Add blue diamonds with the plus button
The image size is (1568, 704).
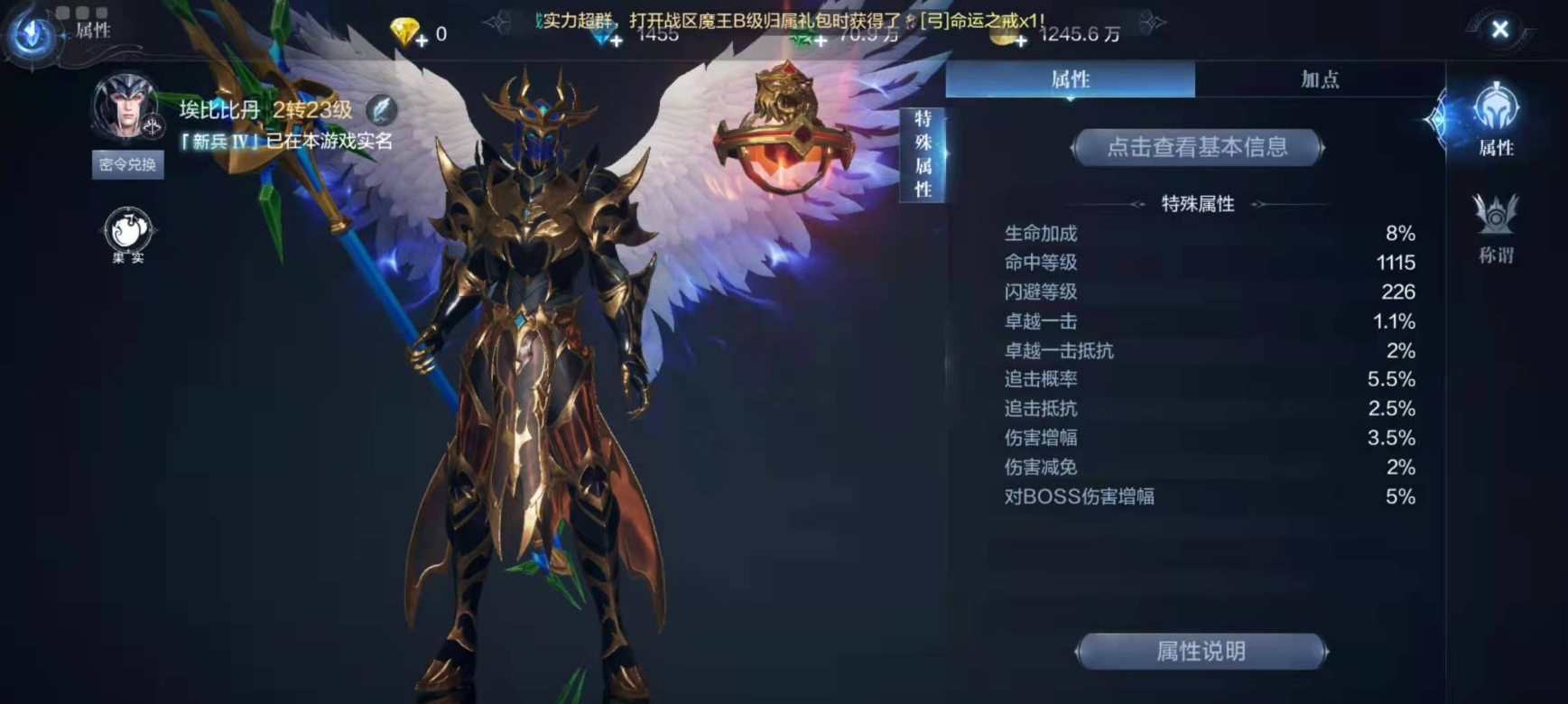click(615, 40)
